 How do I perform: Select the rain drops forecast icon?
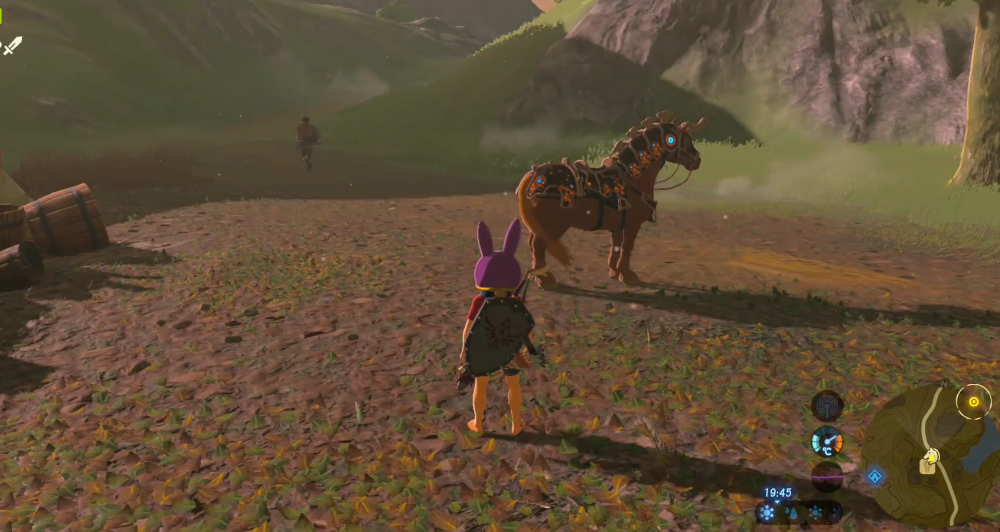[x=792, y=513]
